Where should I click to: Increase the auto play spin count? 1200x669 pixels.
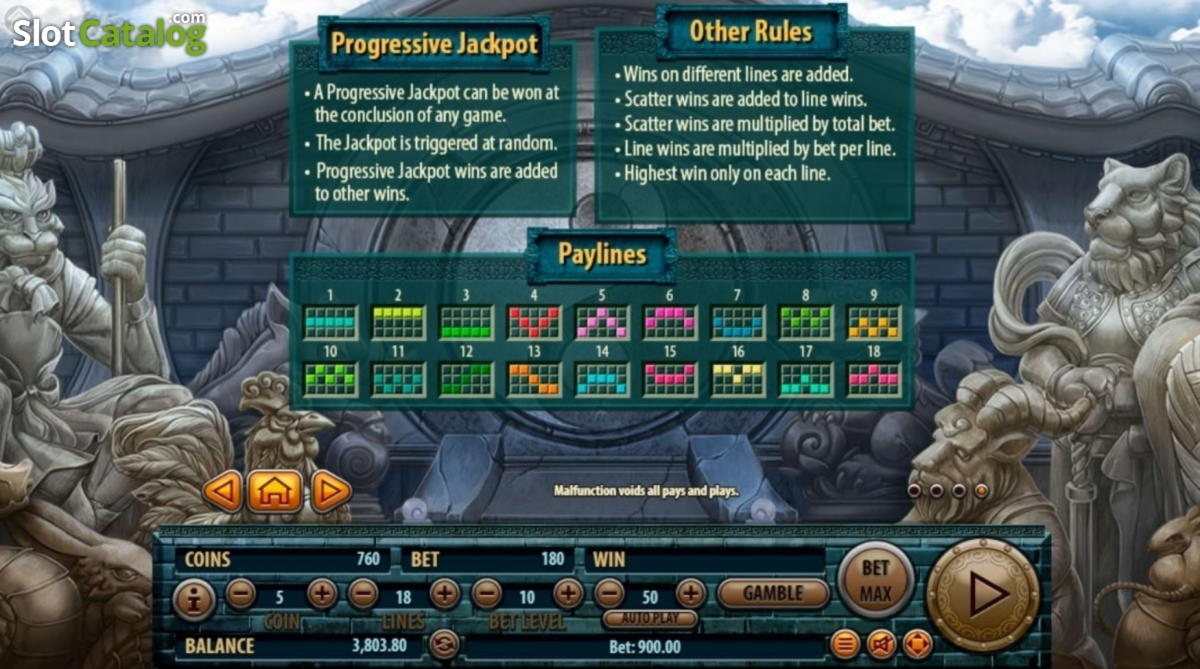coord(690,594)
